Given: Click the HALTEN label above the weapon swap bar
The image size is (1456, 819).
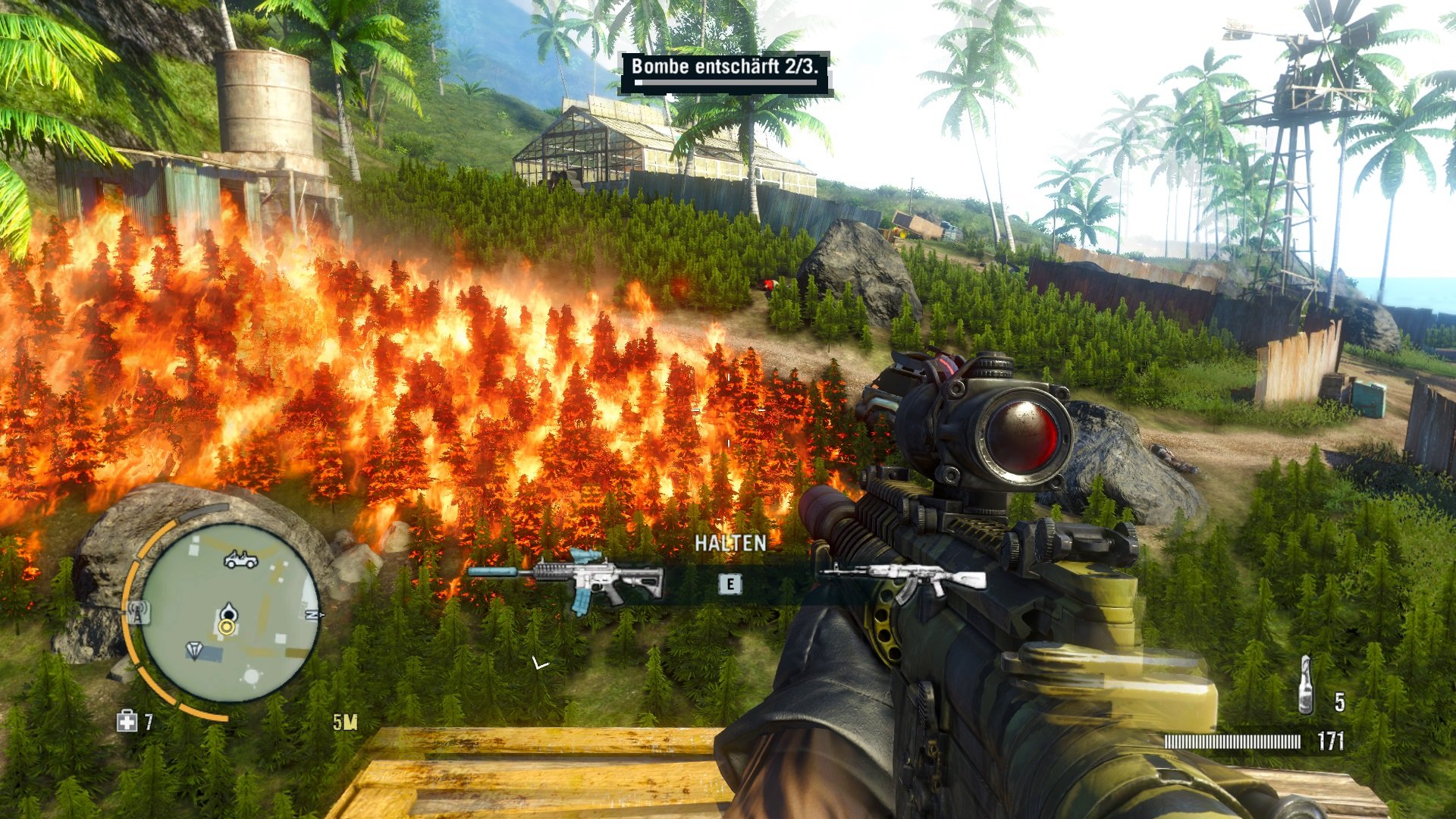Looking at the screenshot, I should (730, 543).
